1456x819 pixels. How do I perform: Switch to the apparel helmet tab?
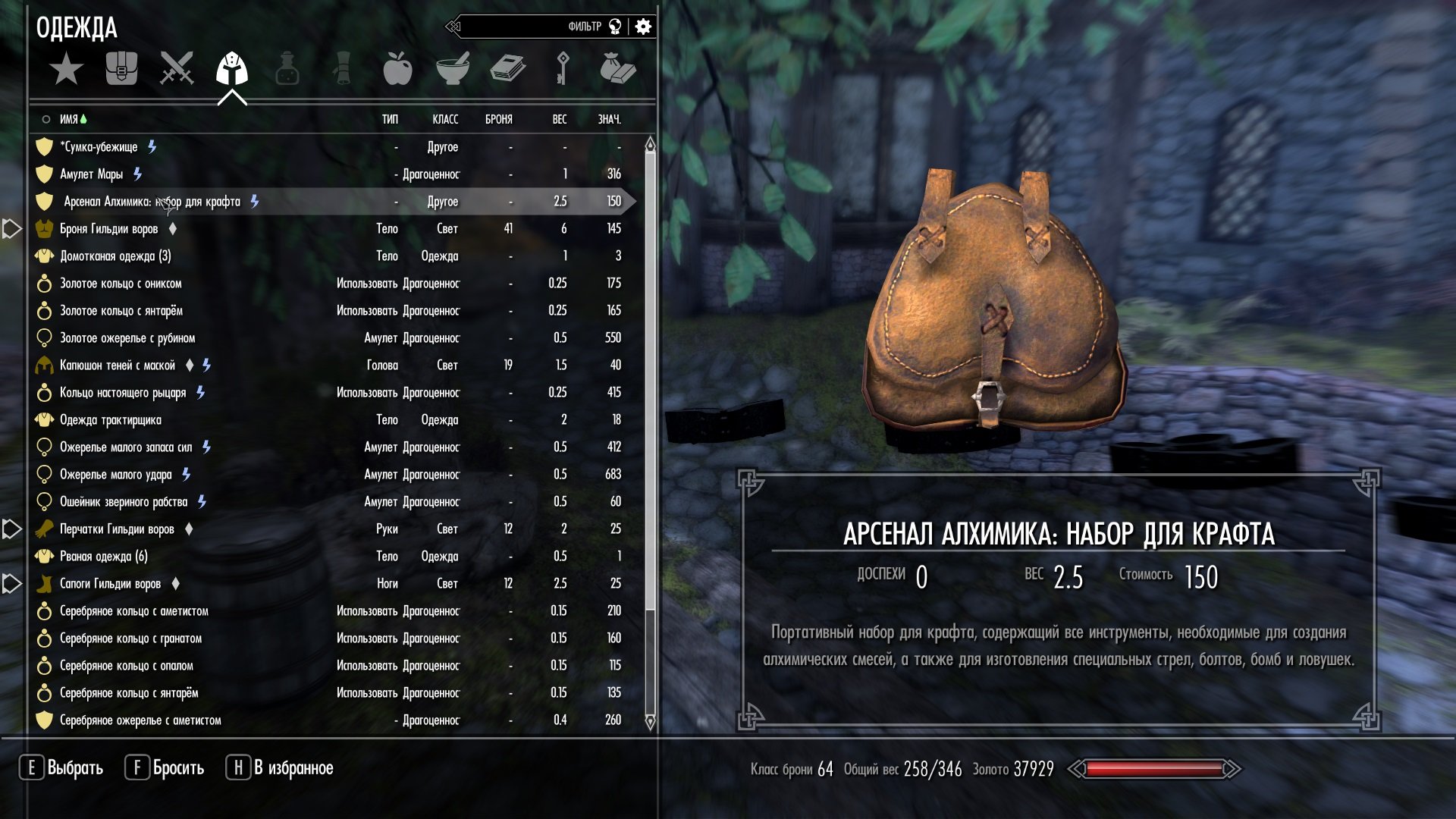(x=231, y=68)
